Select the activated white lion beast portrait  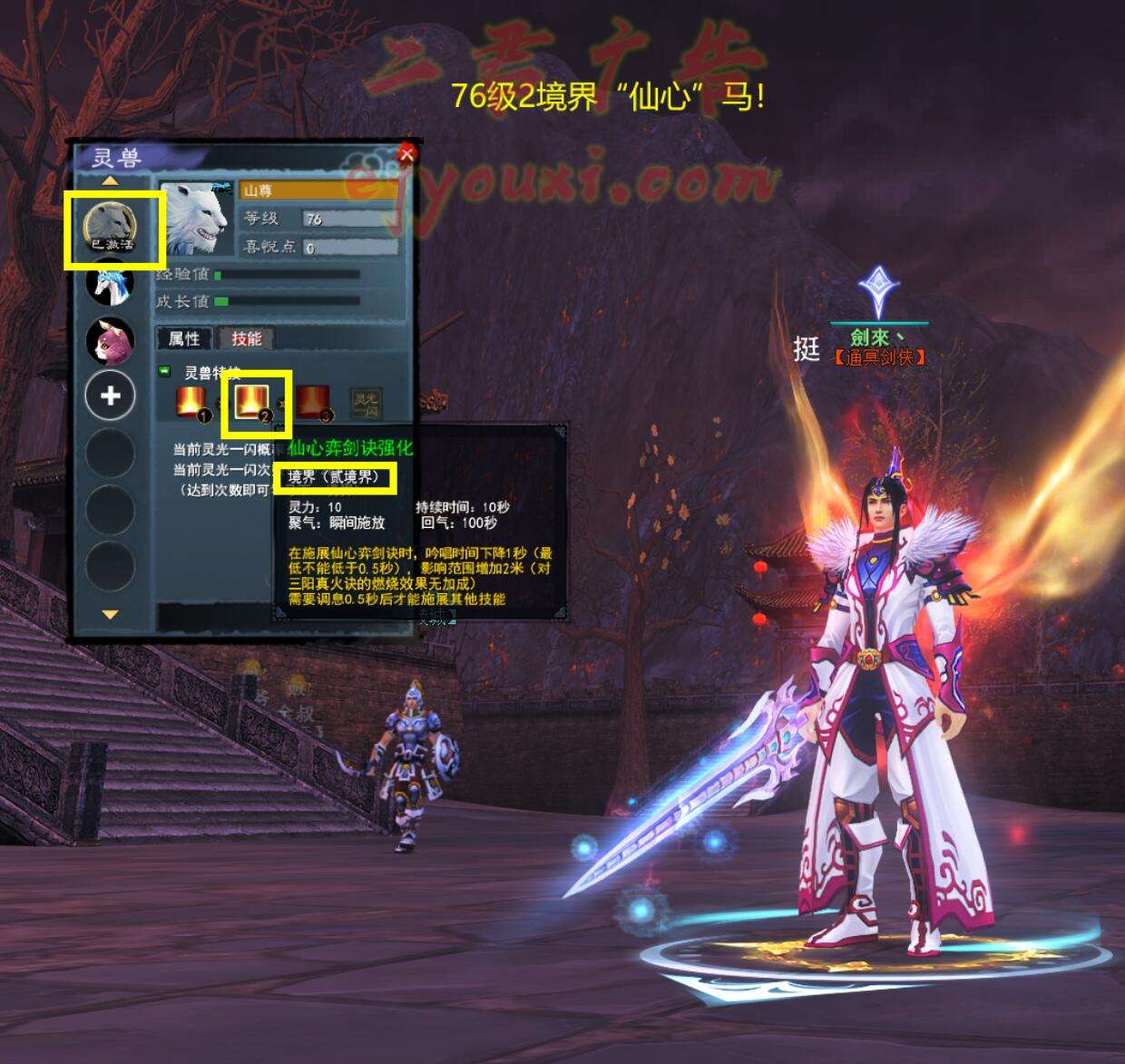tap(111, 229)
